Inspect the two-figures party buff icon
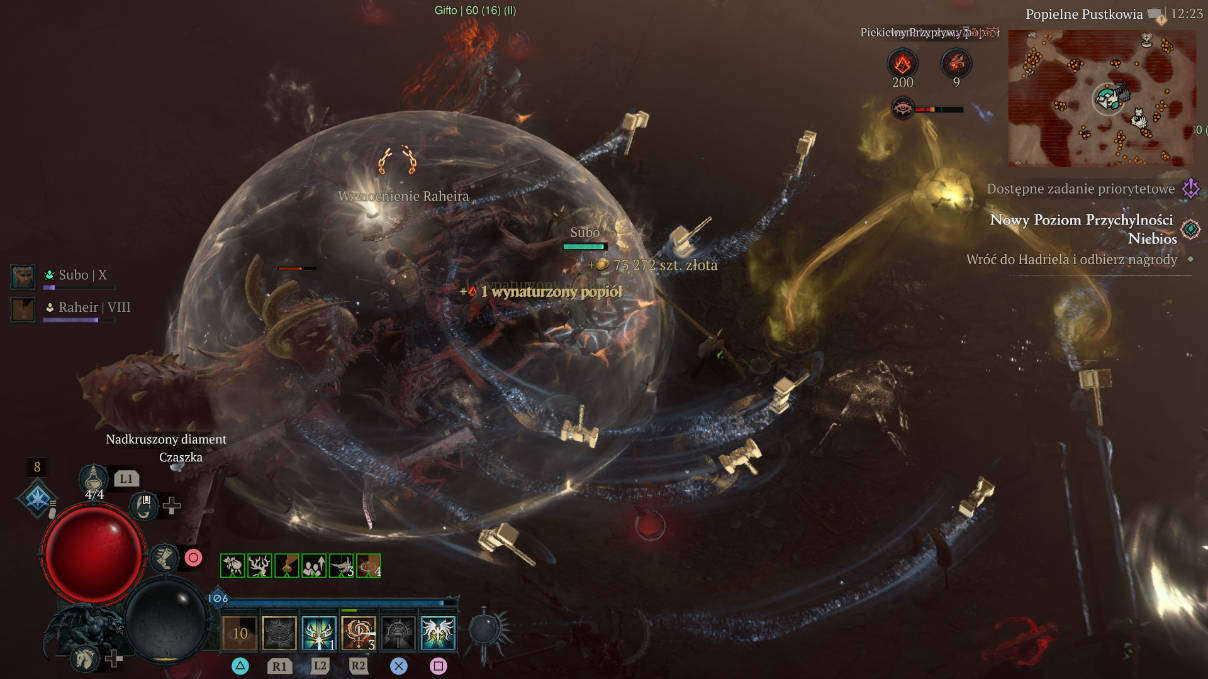 pos(314,566)
